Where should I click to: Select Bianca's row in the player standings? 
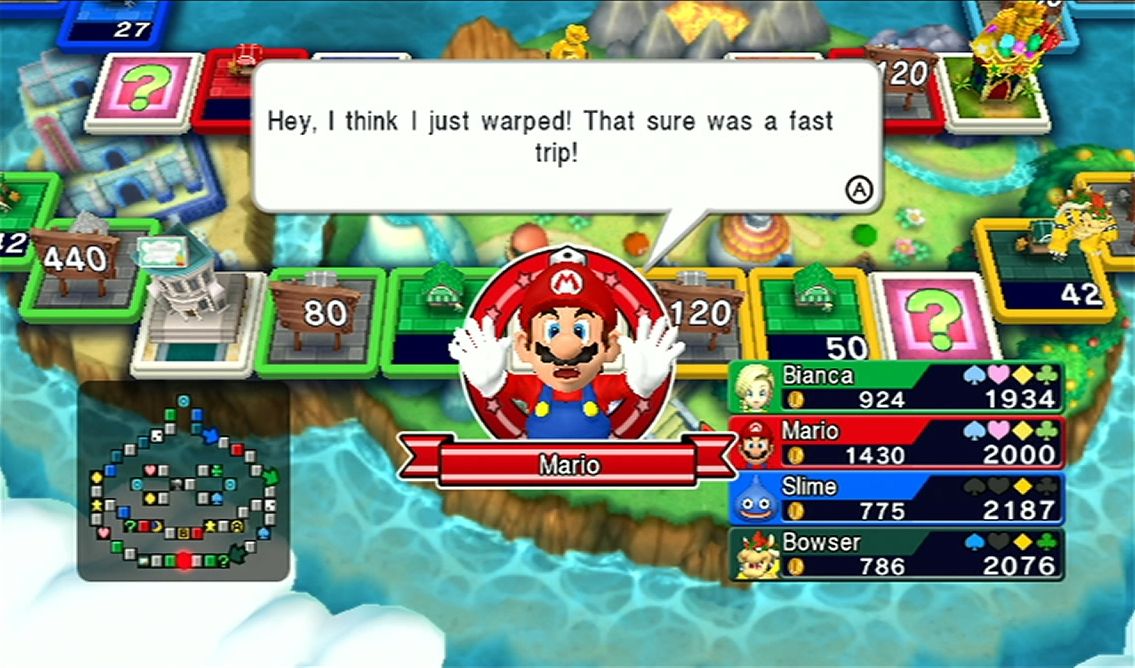[895, 387]
